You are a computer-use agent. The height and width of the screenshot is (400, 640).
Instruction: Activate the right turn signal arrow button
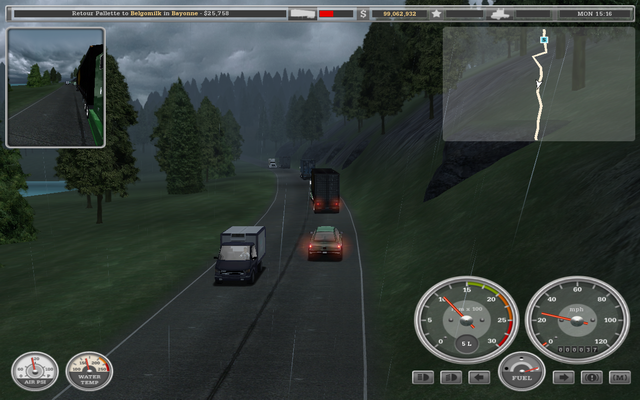click(563, 378)
